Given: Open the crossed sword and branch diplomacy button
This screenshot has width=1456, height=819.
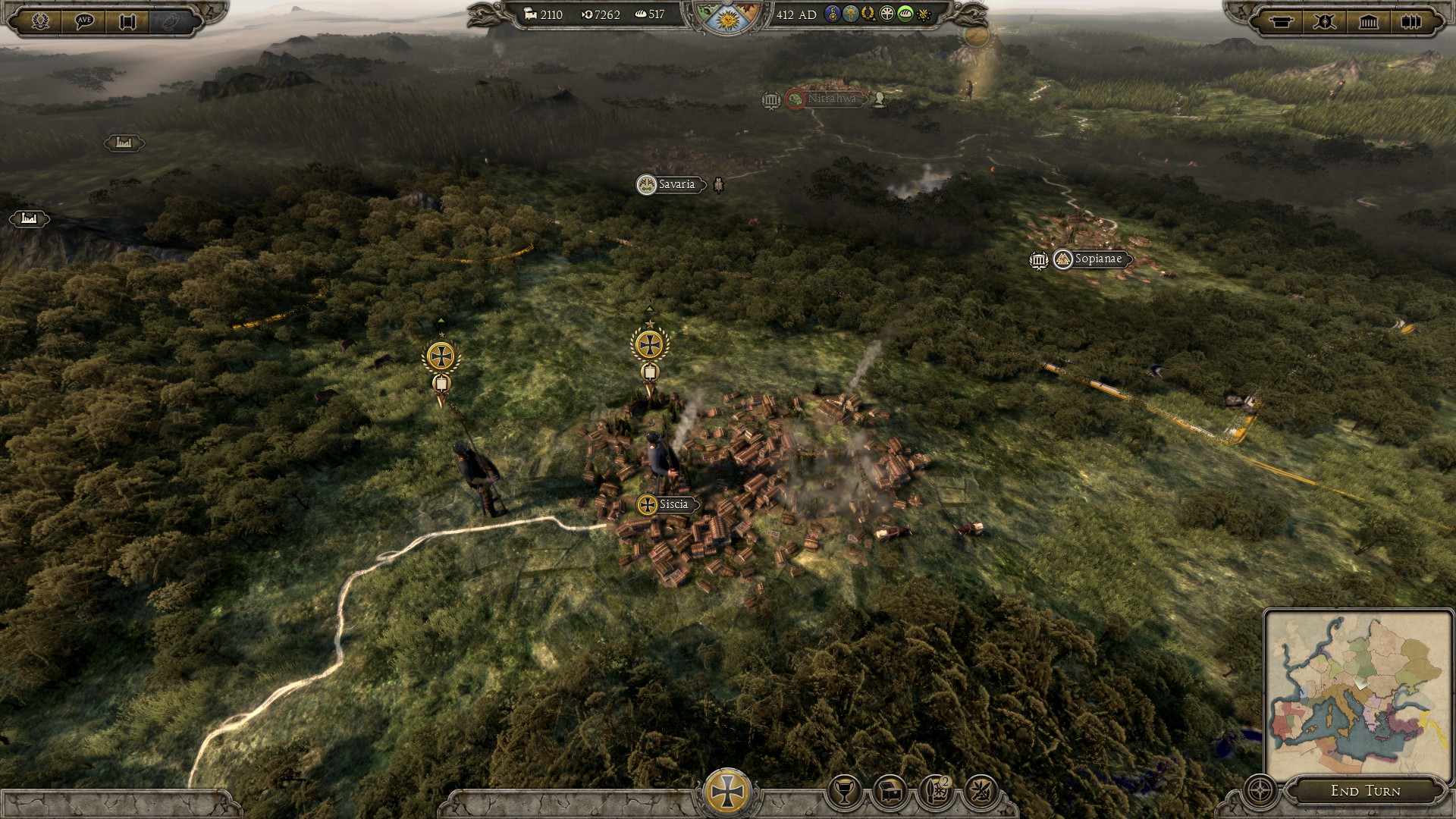Looking at the screenshot, I should tap(981, 792).
